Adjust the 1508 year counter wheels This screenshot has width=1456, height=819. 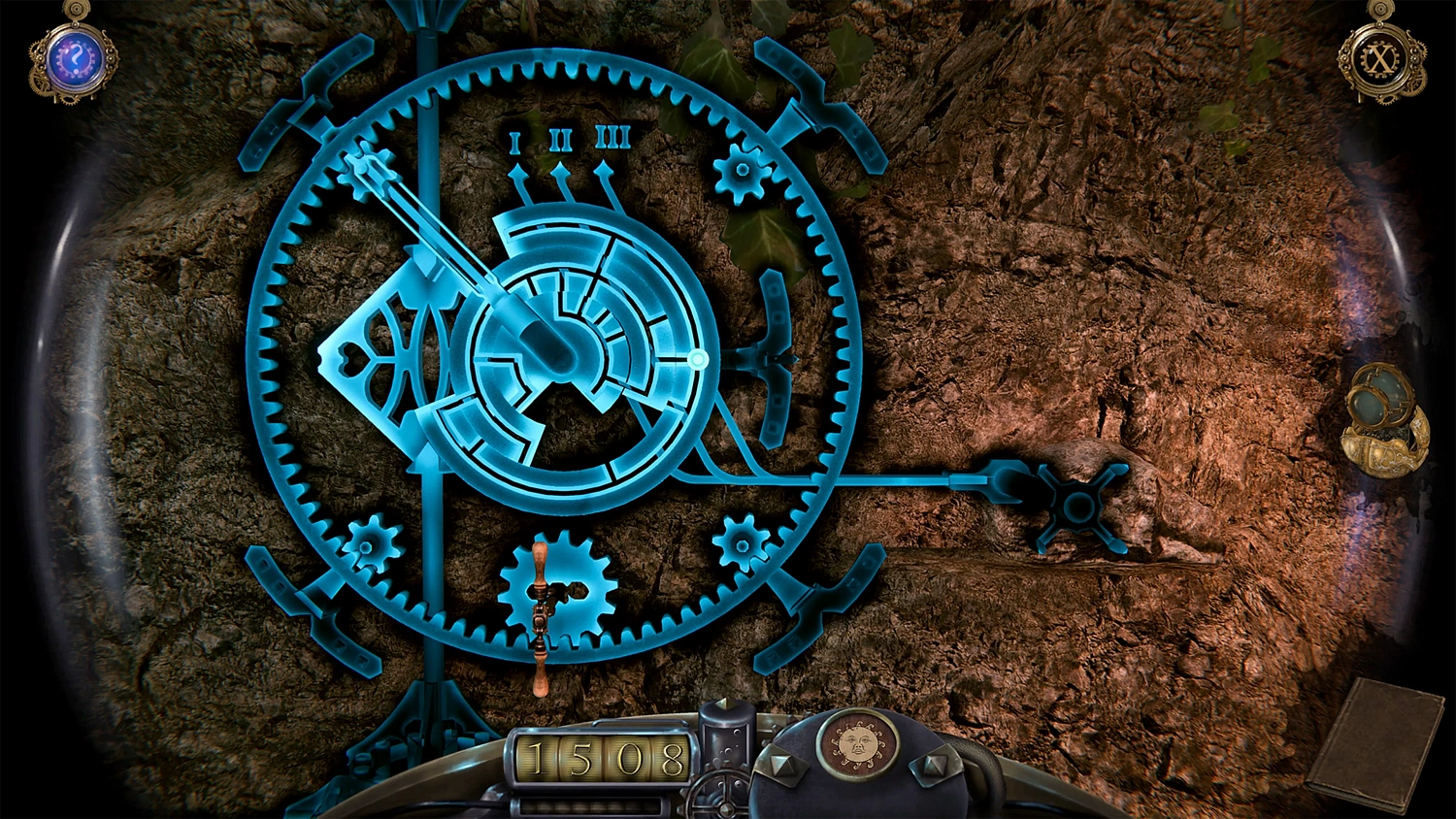[599, 759]
